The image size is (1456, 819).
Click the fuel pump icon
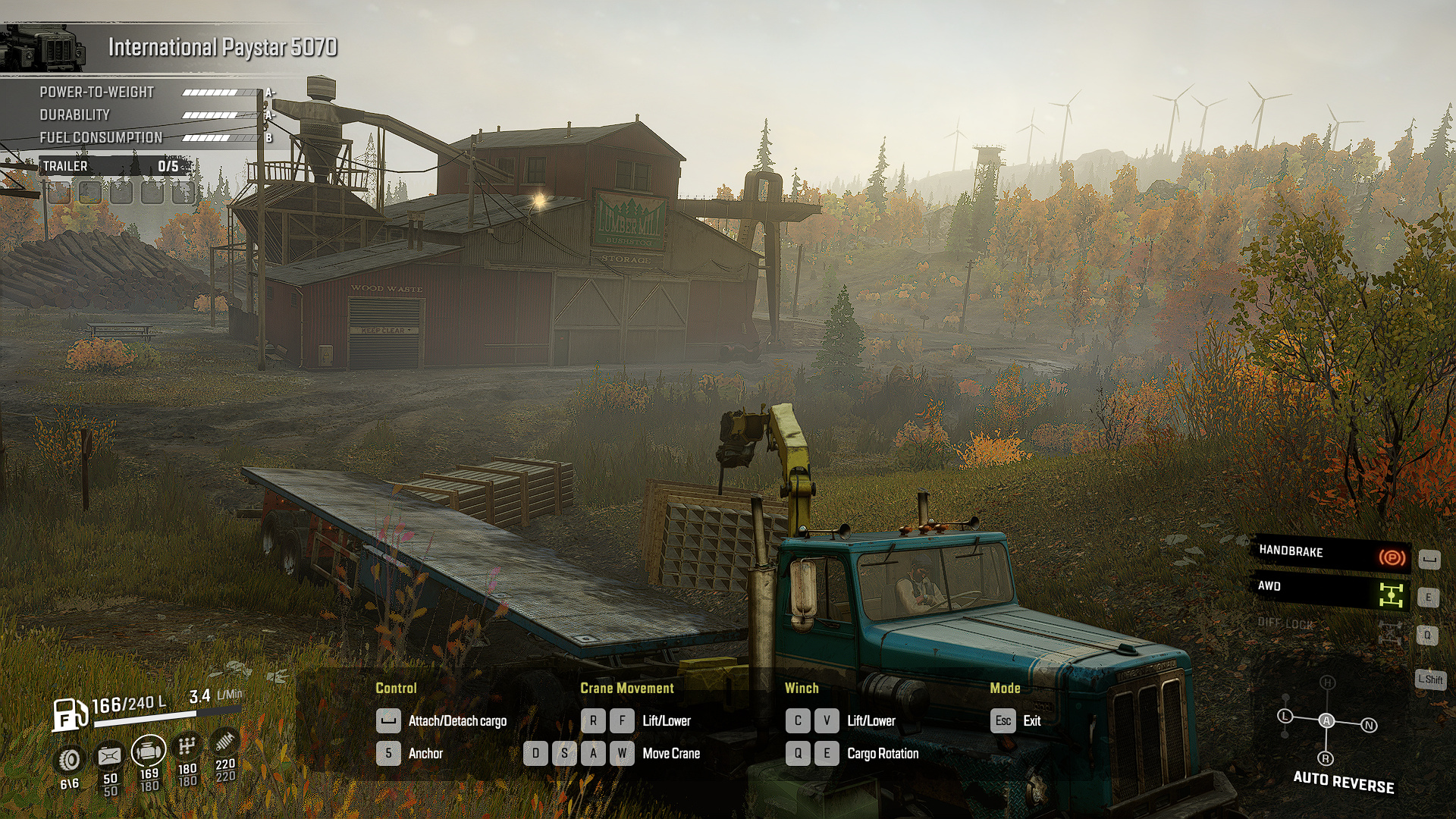(70, 714)
